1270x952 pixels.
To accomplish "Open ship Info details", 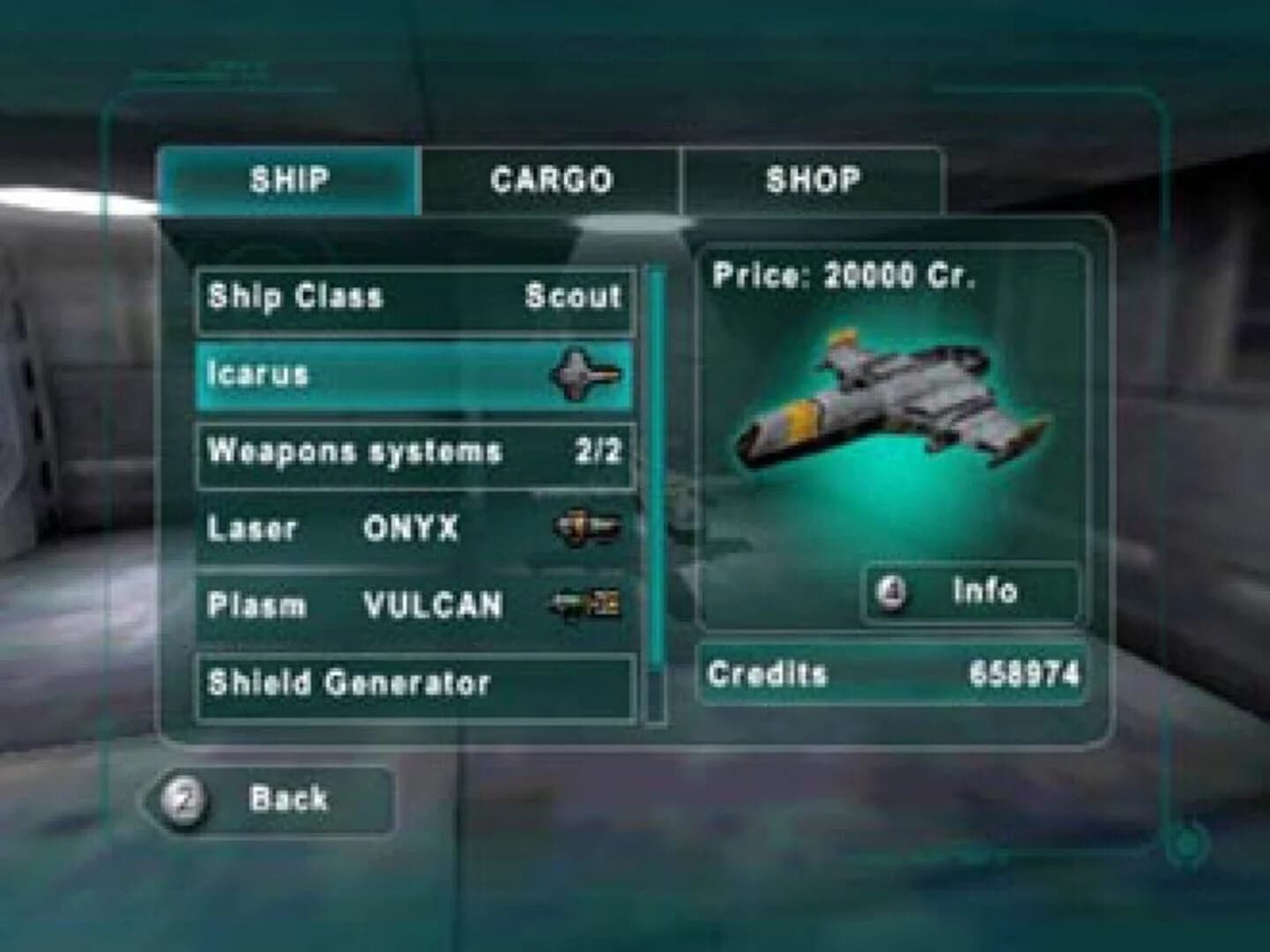I will (x=969, y=591).
